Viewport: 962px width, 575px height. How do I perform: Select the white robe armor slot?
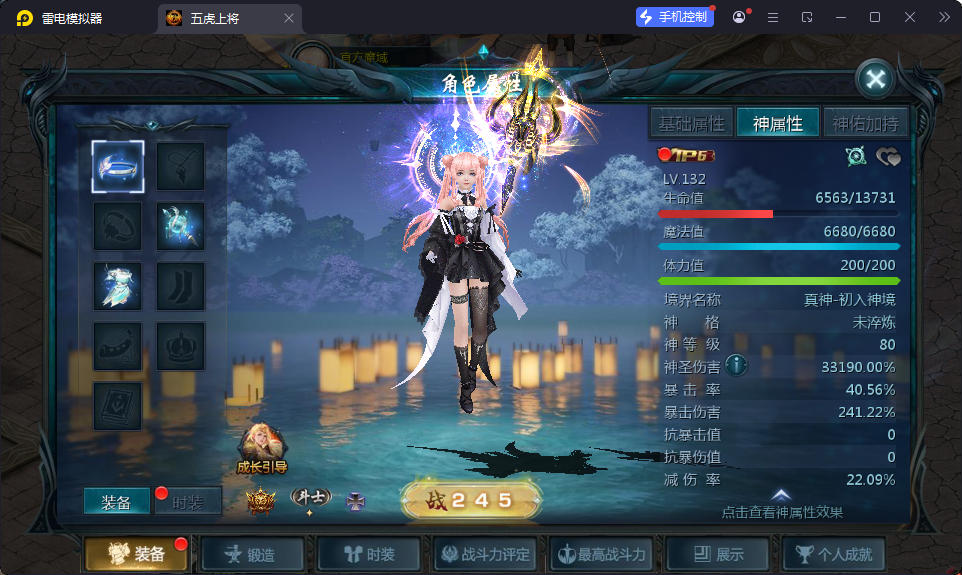[x=118, y=286]
